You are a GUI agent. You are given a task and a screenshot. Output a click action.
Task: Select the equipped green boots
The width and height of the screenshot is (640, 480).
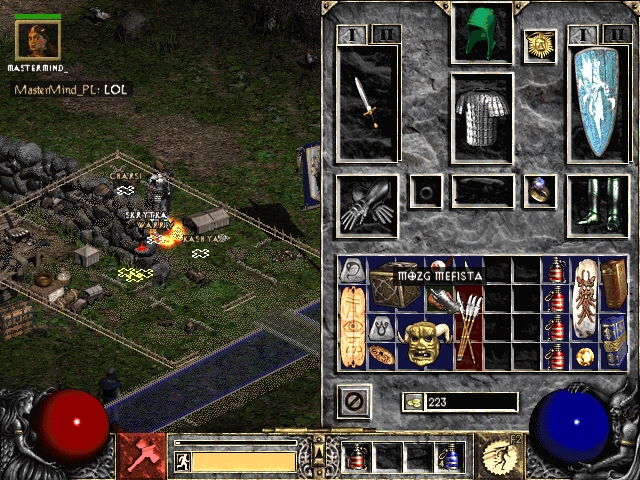[x=598, y=206]
